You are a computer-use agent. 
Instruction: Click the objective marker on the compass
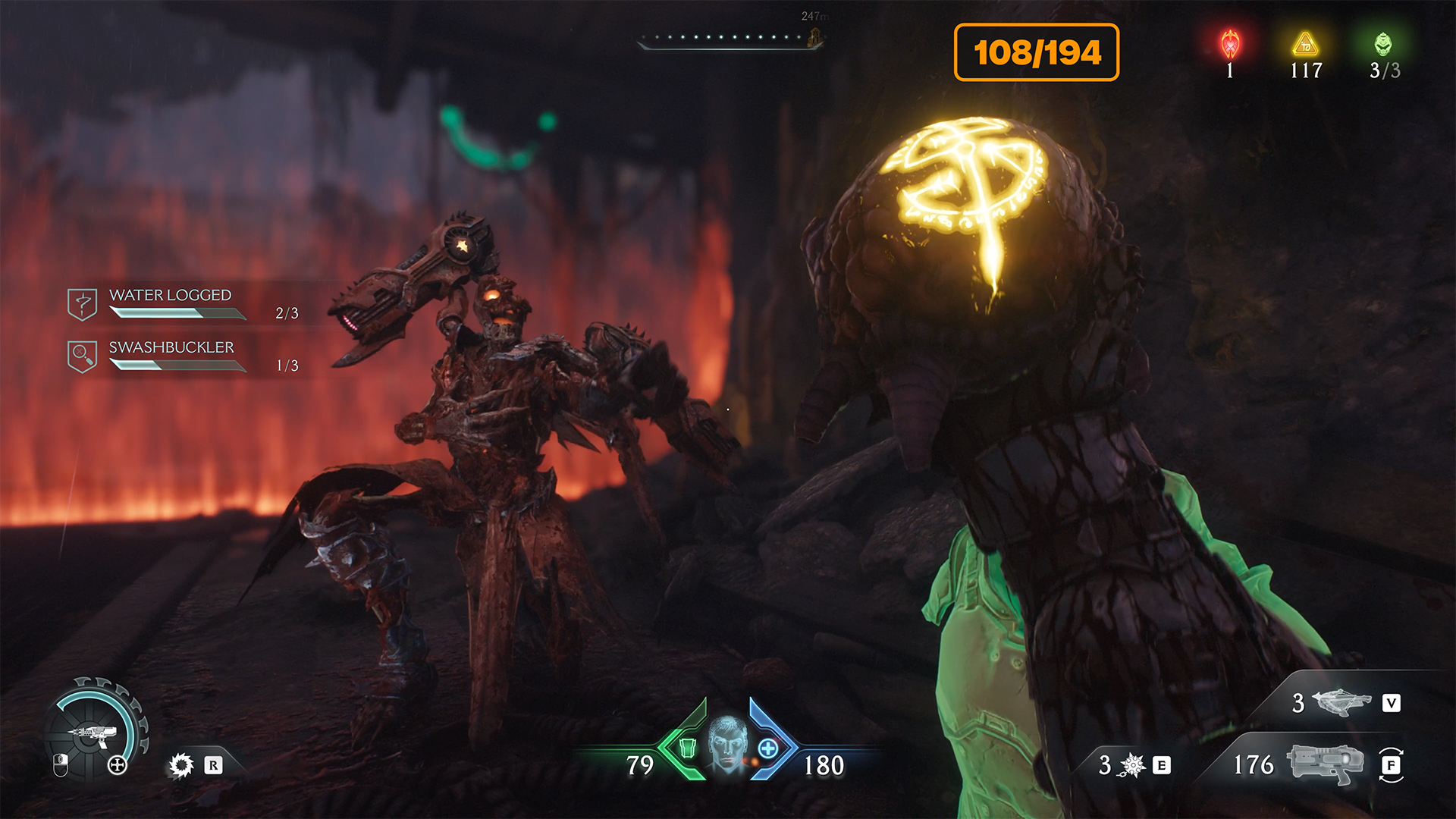pos(815,36)
